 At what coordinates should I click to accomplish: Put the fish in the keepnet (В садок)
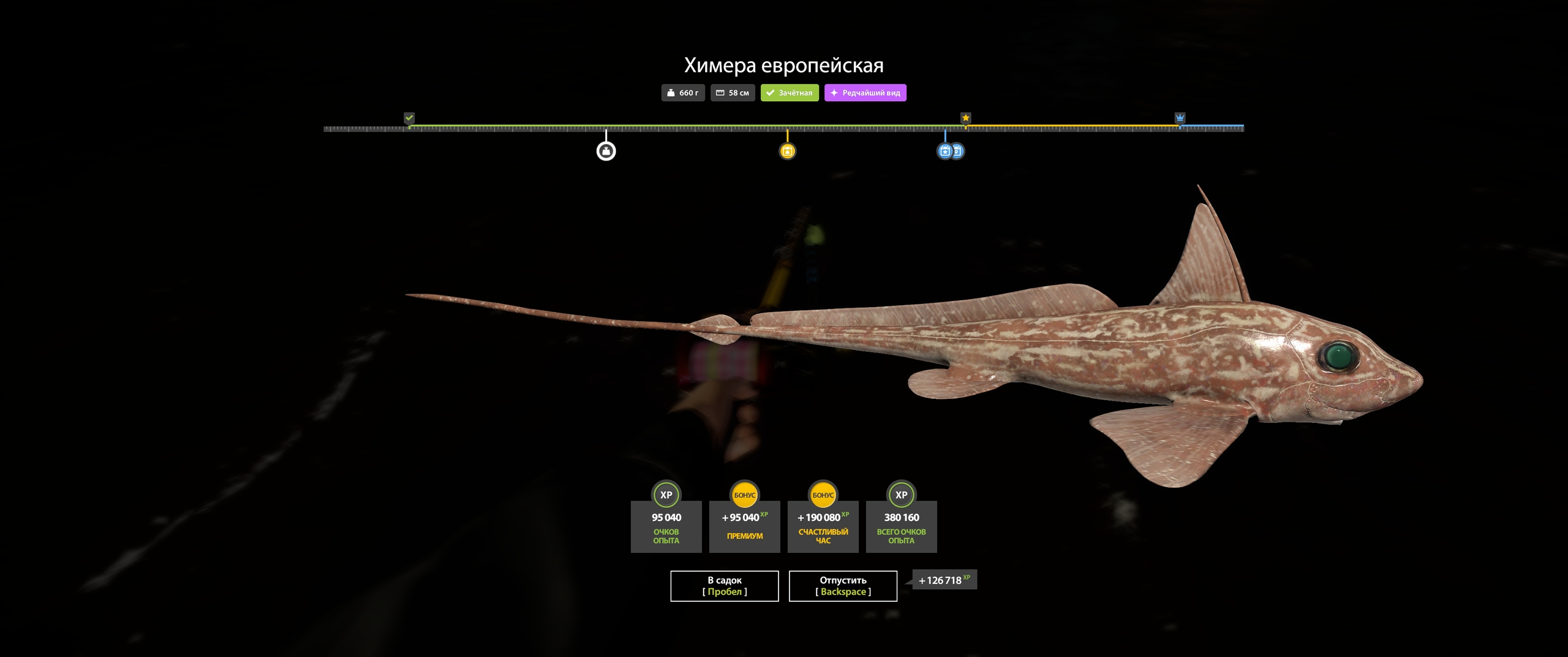724,586
